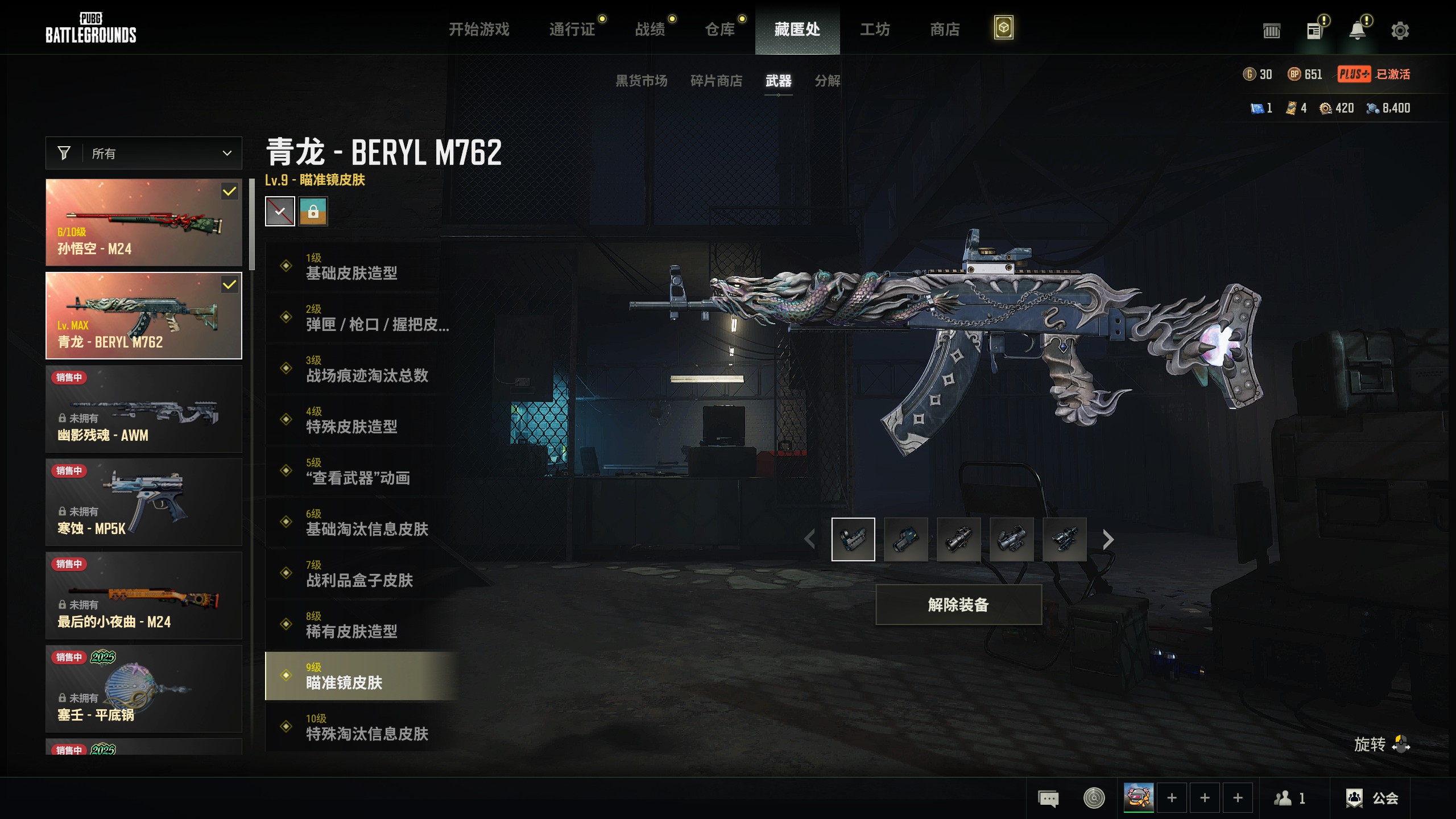Screen dimensions: 1456x819
Task: Select the 黑货市场 sub-tab
Action: coord(642,81)
